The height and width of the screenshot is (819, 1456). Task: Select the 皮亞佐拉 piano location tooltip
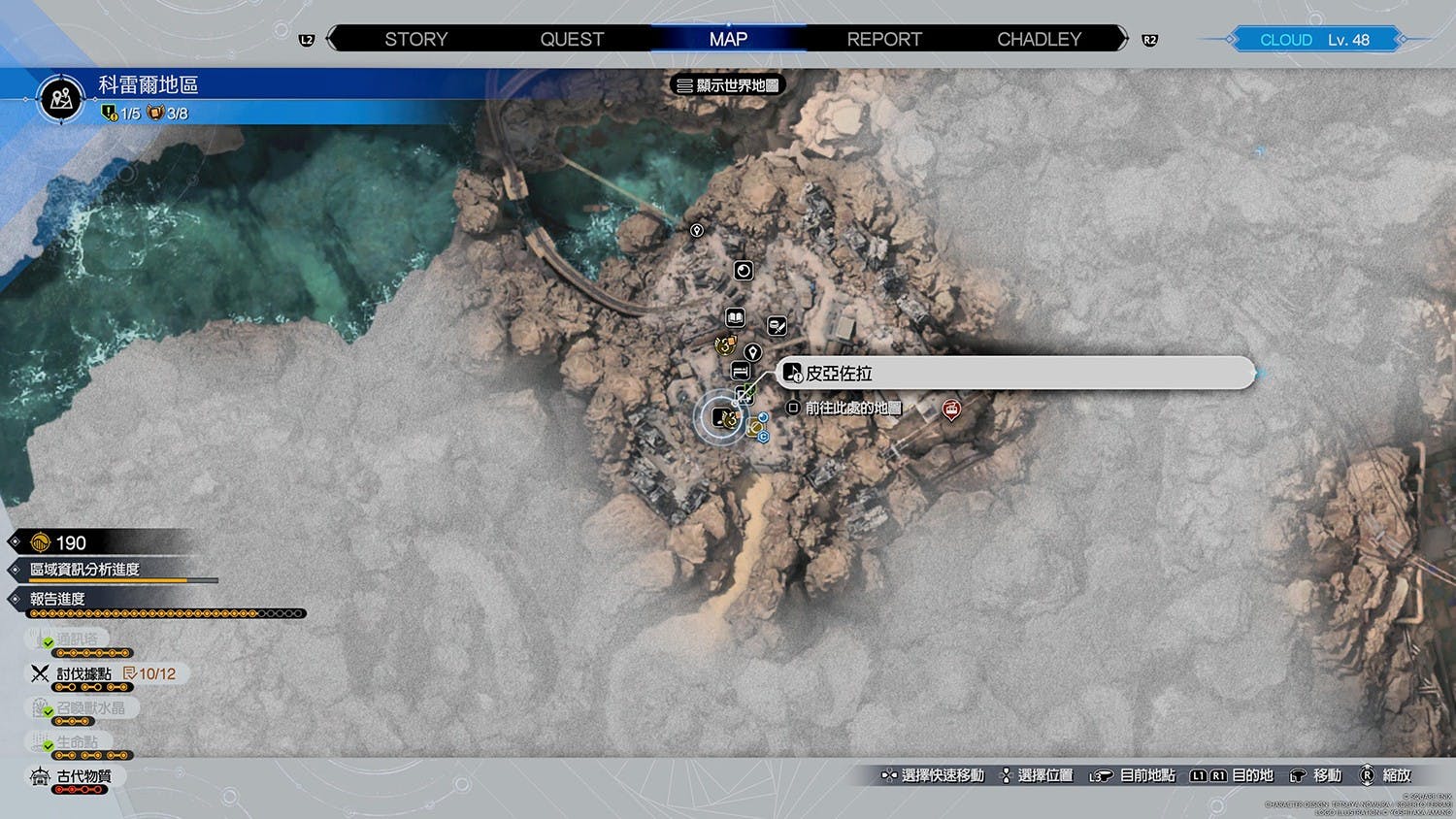click(x=1014, y=374)
